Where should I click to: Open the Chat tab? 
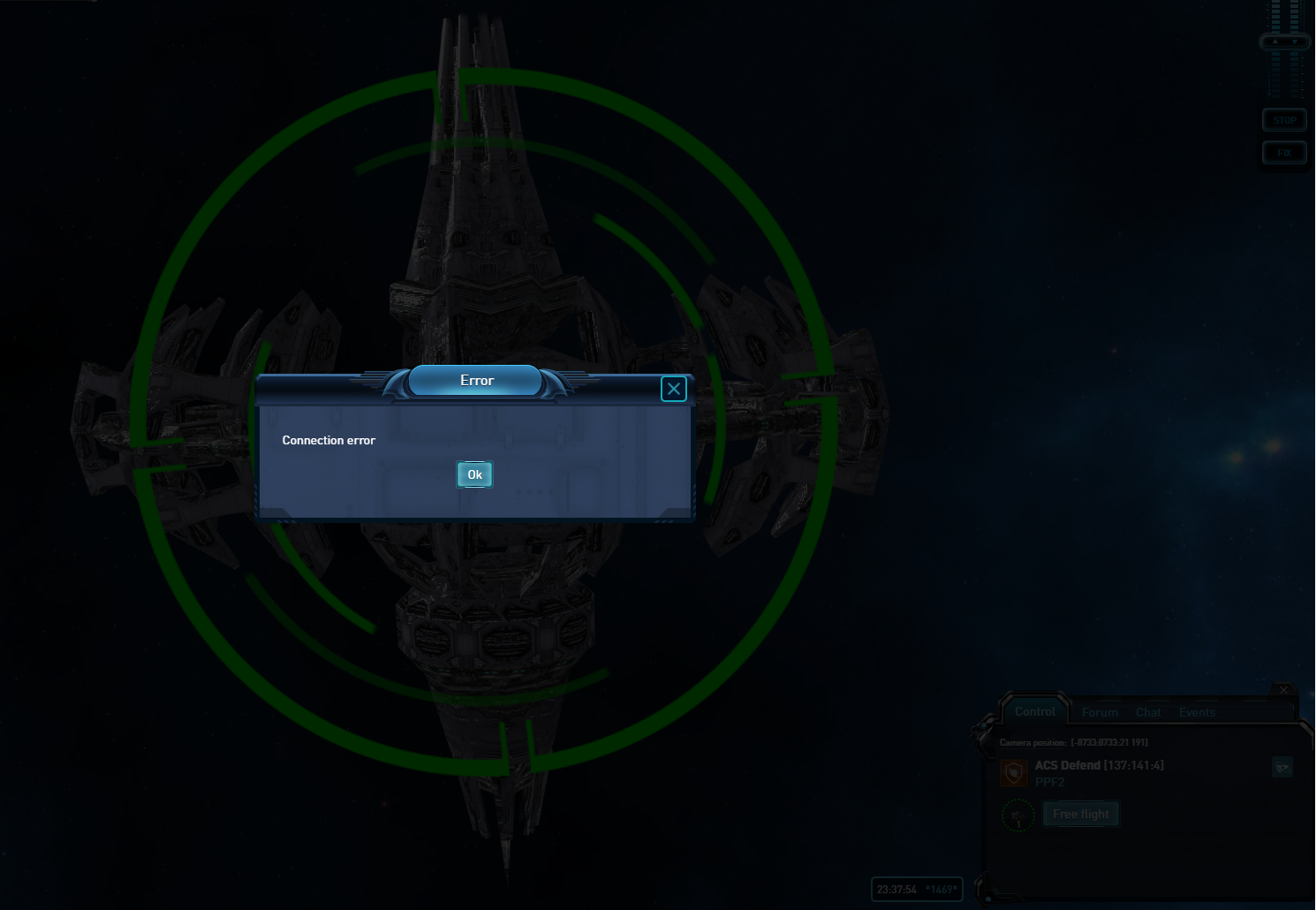point(1148,712)
